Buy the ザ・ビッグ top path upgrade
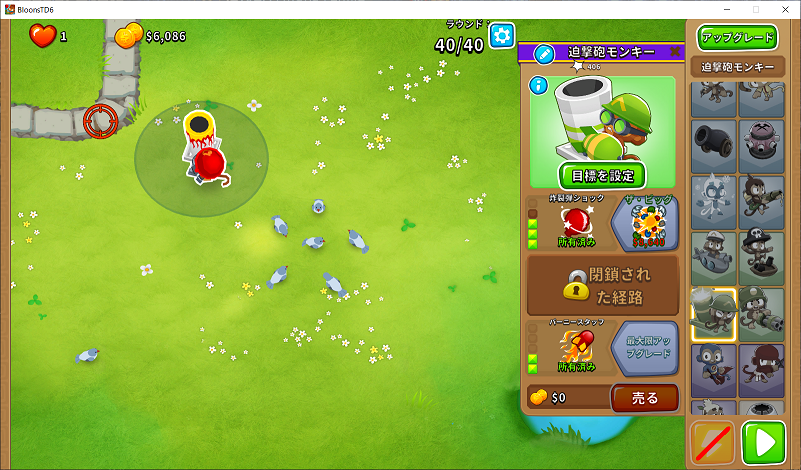 tap(645, 222)
